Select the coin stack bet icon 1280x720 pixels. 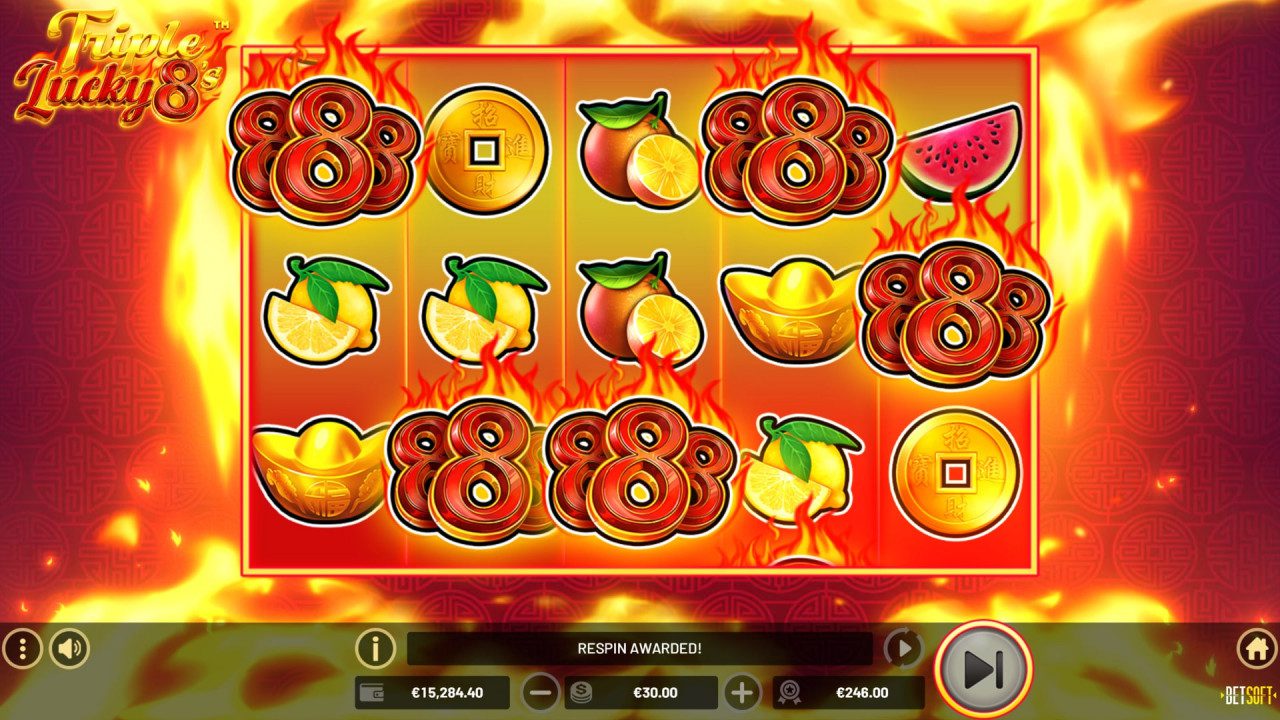582,691
